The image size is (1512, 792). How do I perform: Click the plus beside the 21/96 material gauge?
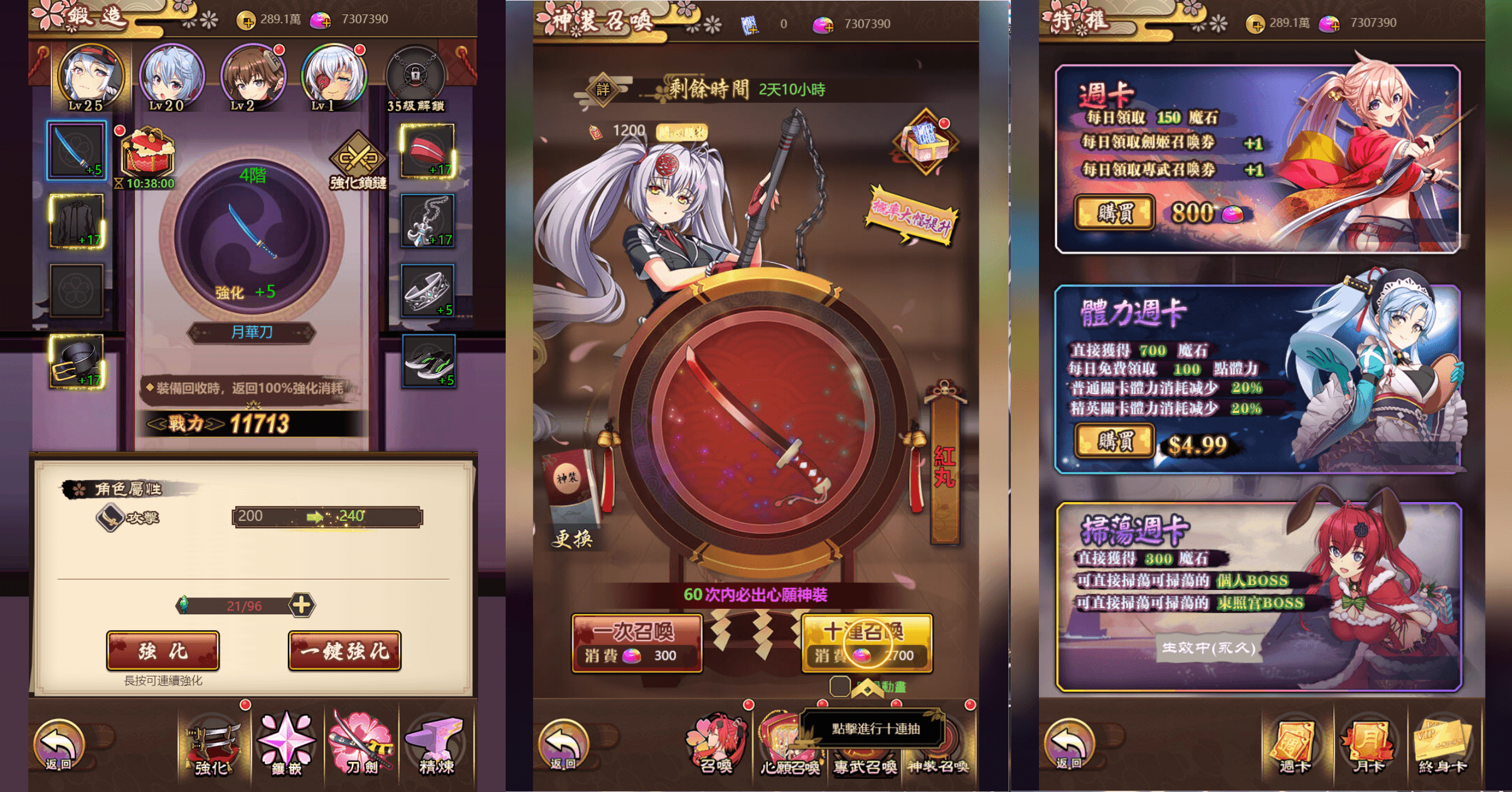point(304,606)
